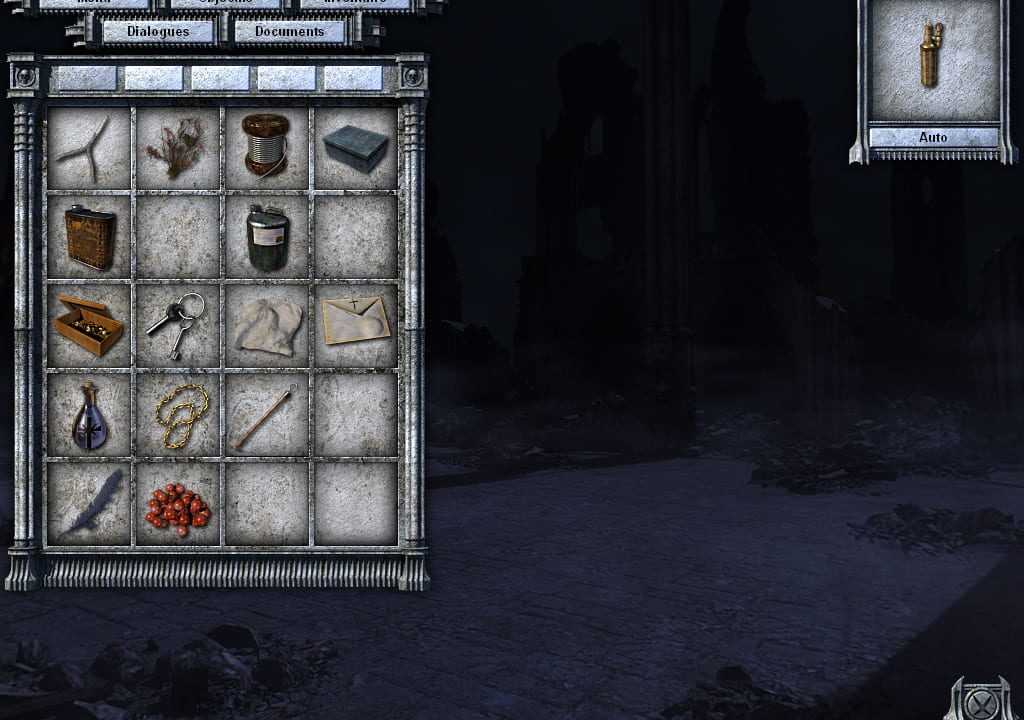
Task: Select the ring of keys
Action: 176,323
